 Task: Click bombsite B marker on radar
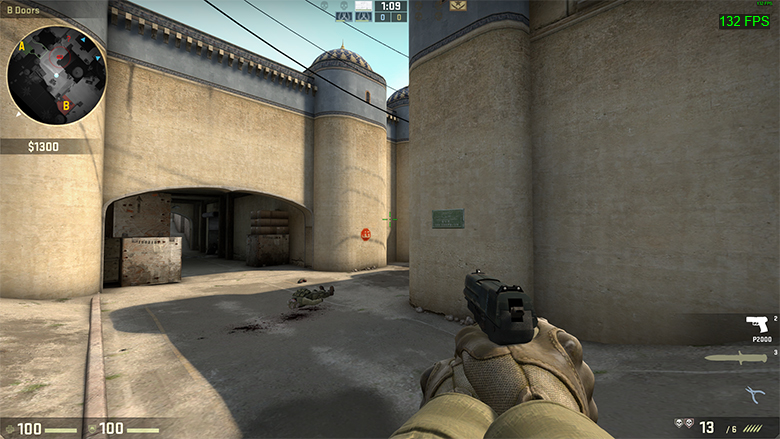pos(66,104)
